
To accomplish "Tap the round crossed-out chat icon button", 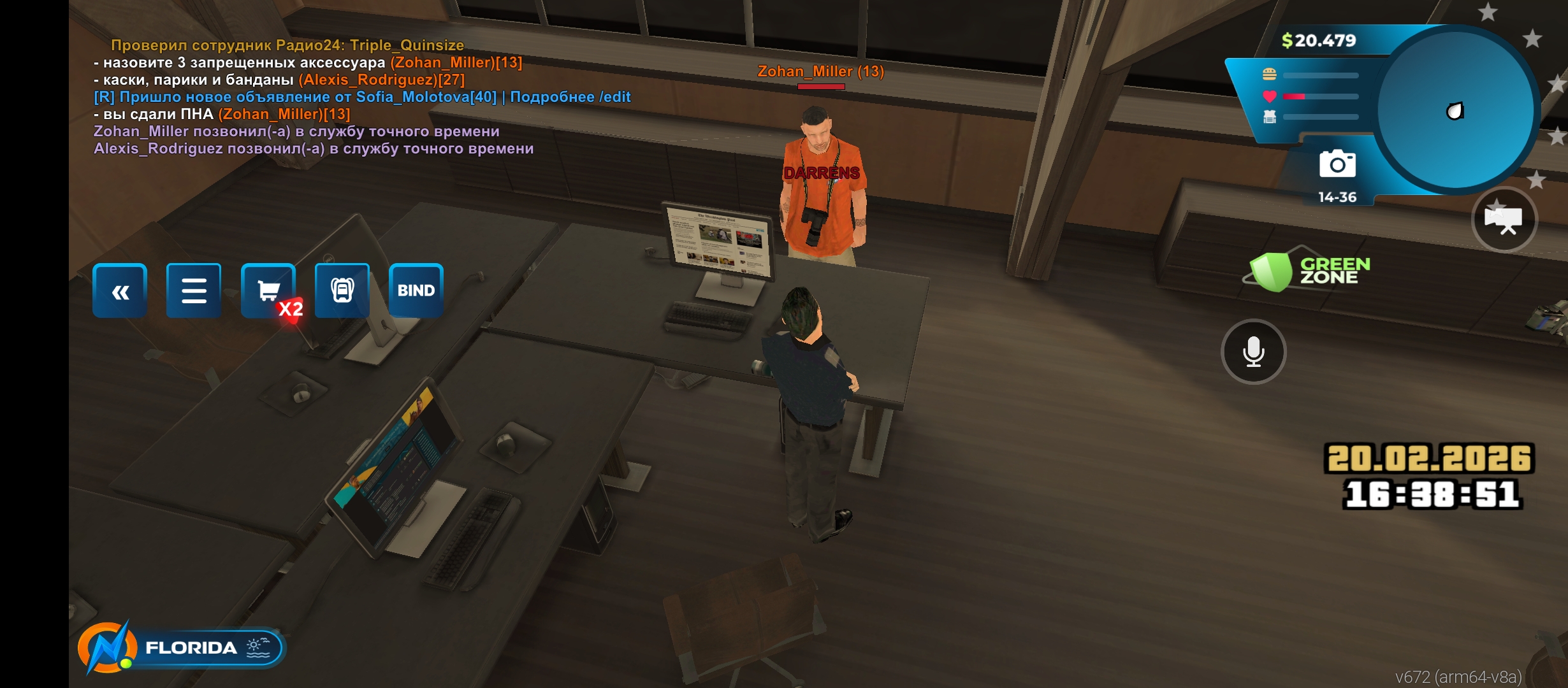I will 1504,220.
